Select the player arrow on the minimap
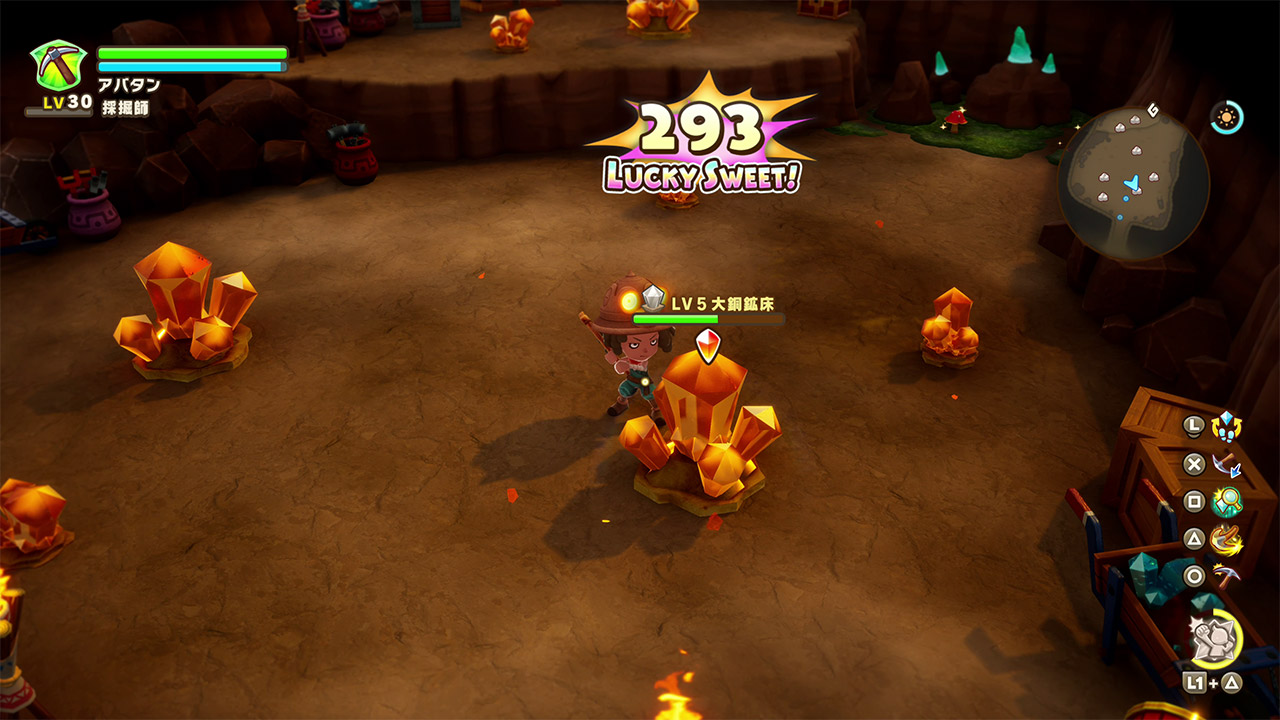This screenshot has height=720, width=1280. [1133, 184]
